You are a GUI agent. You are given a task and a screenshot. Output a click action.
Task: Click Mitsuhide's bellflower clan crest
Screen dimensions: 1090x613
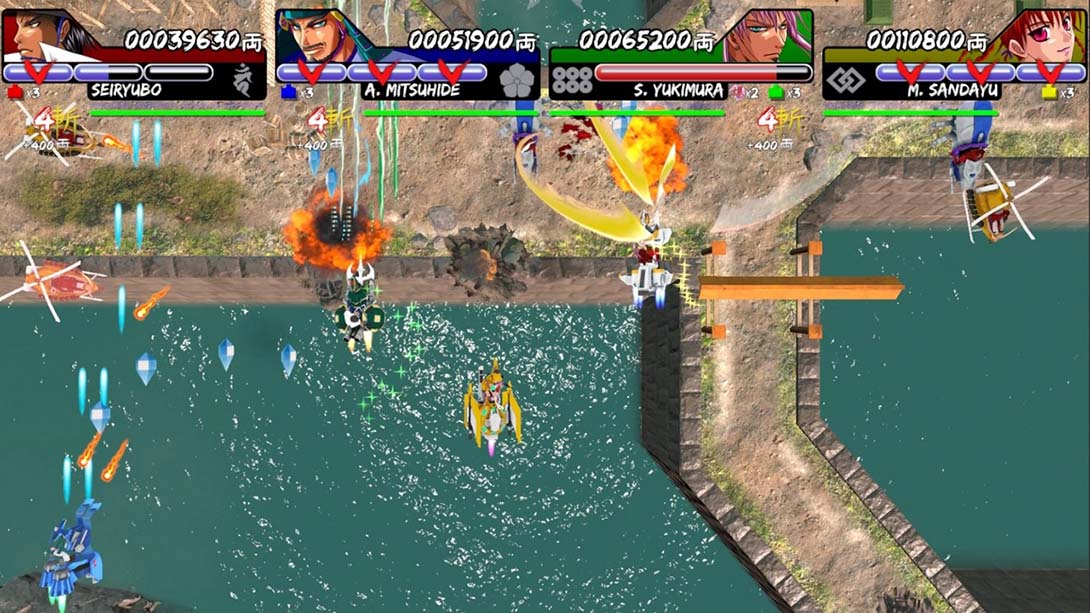click(x=517, y=81)
